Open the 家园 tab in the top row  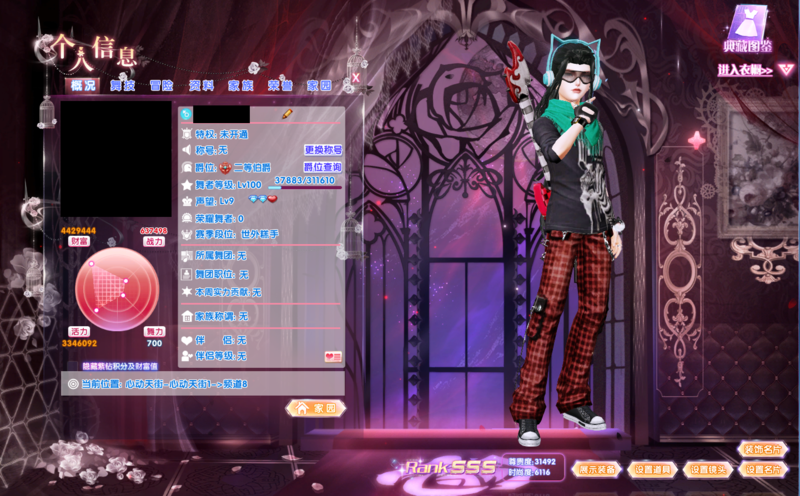[319, 86]
